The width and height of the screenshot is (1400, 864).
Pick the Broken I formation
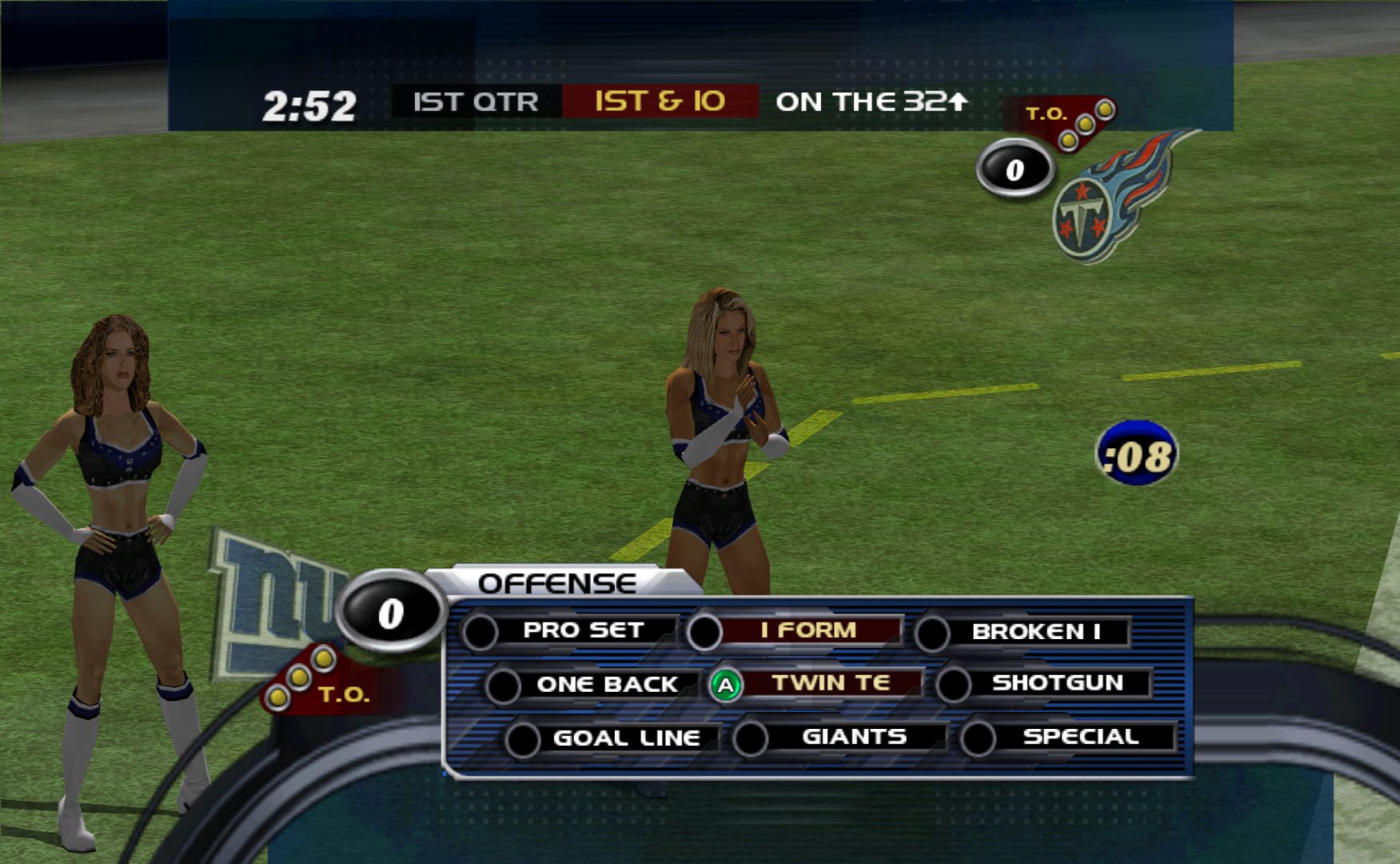tap(1035, 632)
